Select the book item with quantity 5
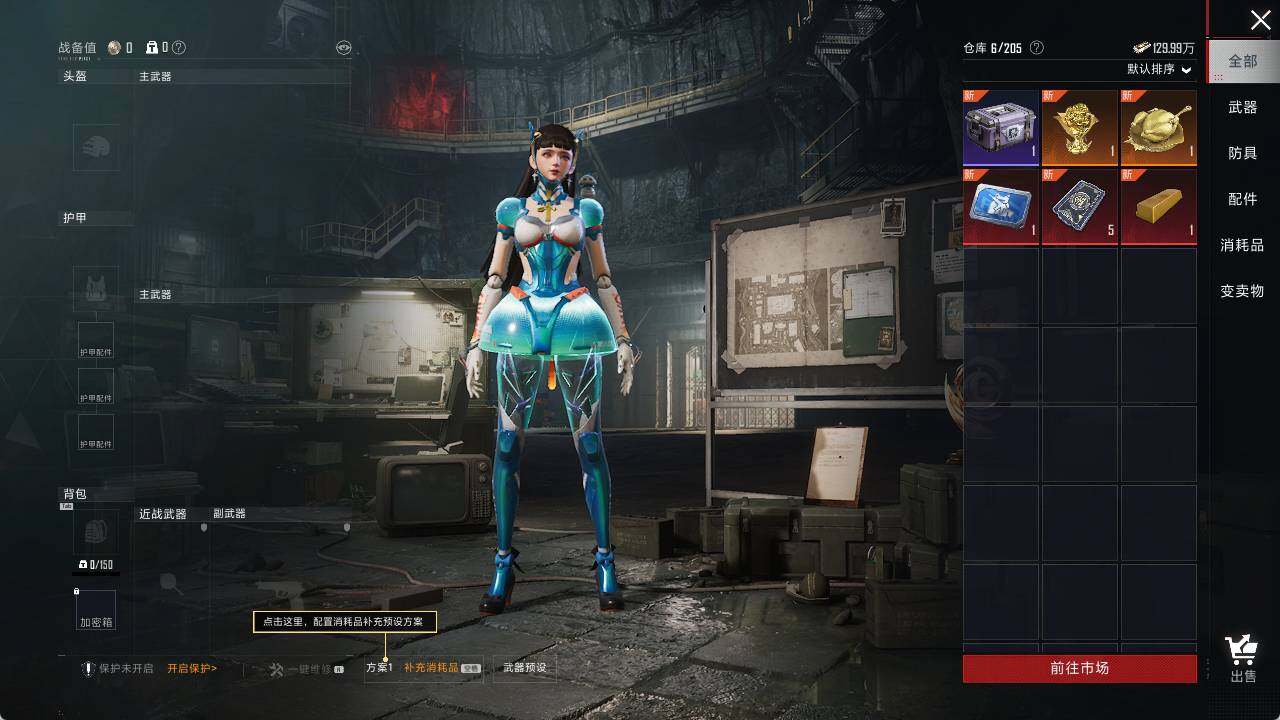The height and width of the screenshot is (720, 1280). [1080, 206]
